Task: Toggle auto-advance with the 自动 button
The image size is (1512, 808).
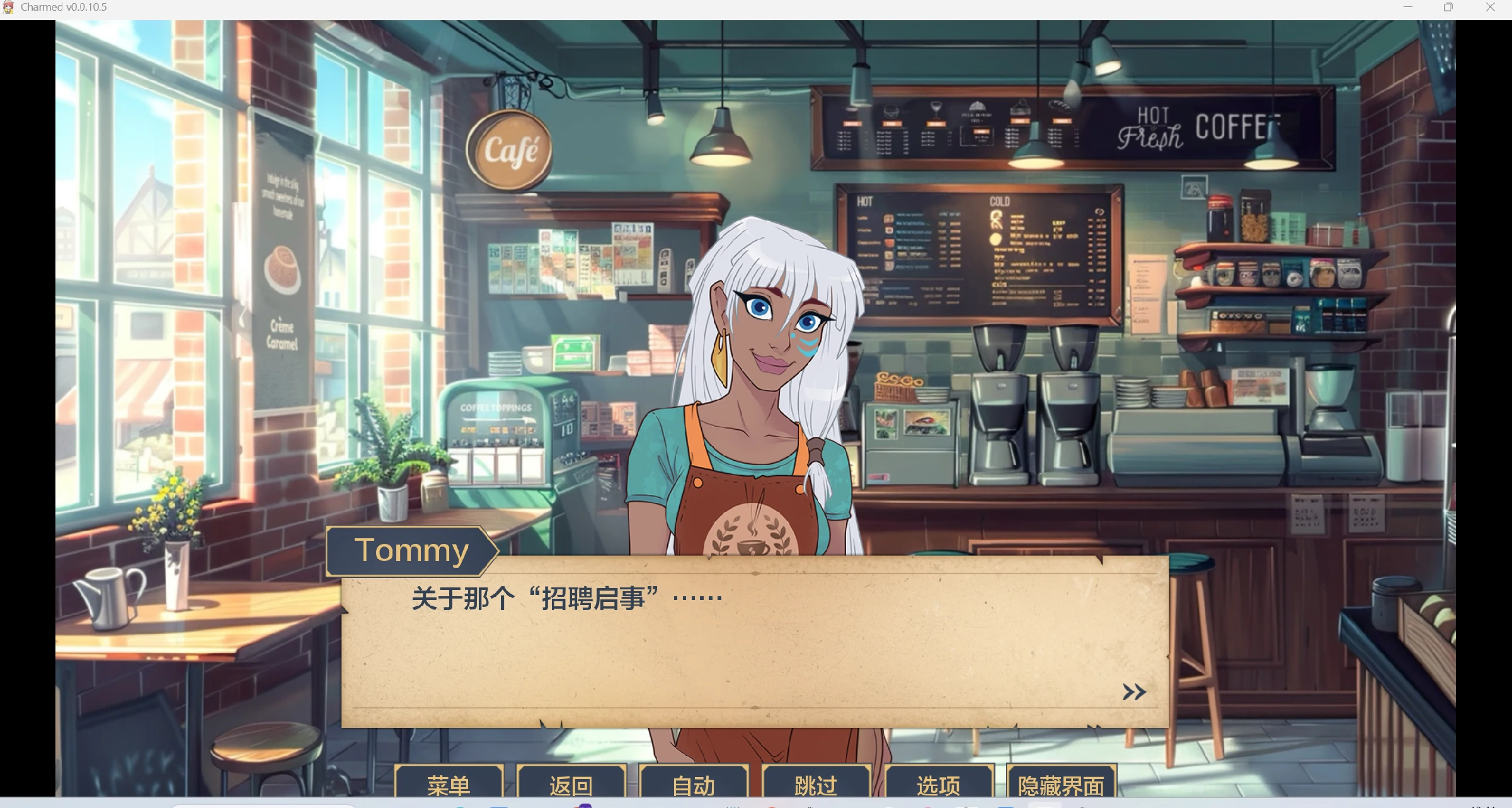Action: pyautogui.click(x=693, y=784)
